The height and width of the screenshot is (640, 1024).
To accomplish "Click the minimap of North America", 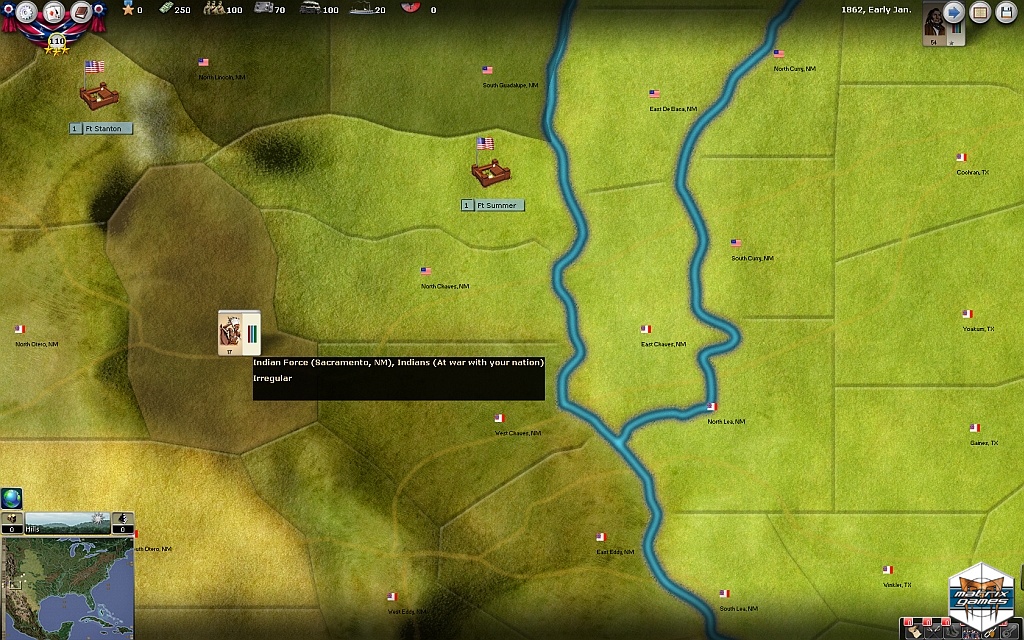I will tap(67, 586).
